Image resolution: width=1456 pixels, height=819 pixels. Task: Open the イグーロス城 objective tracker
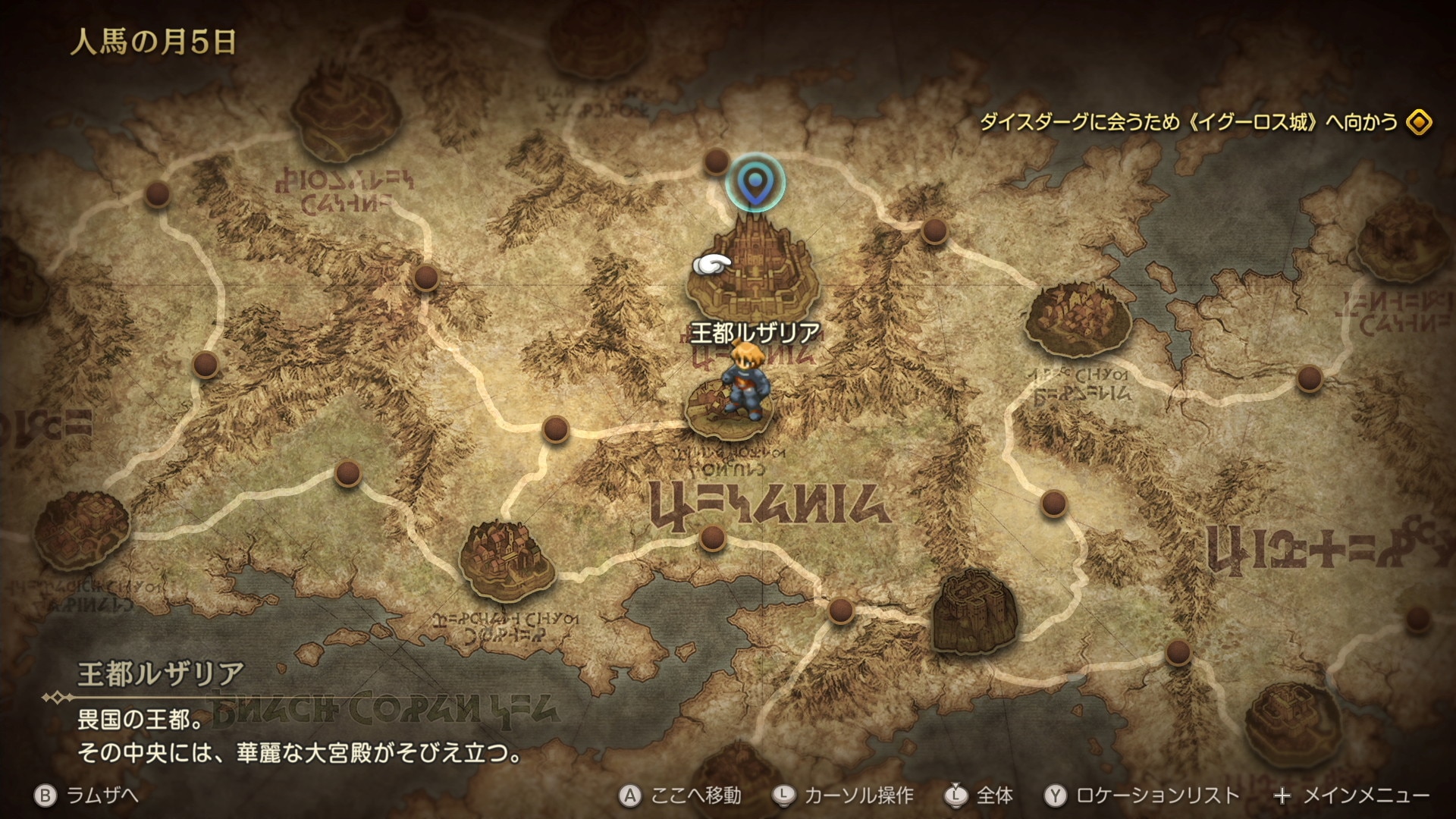1206,122
